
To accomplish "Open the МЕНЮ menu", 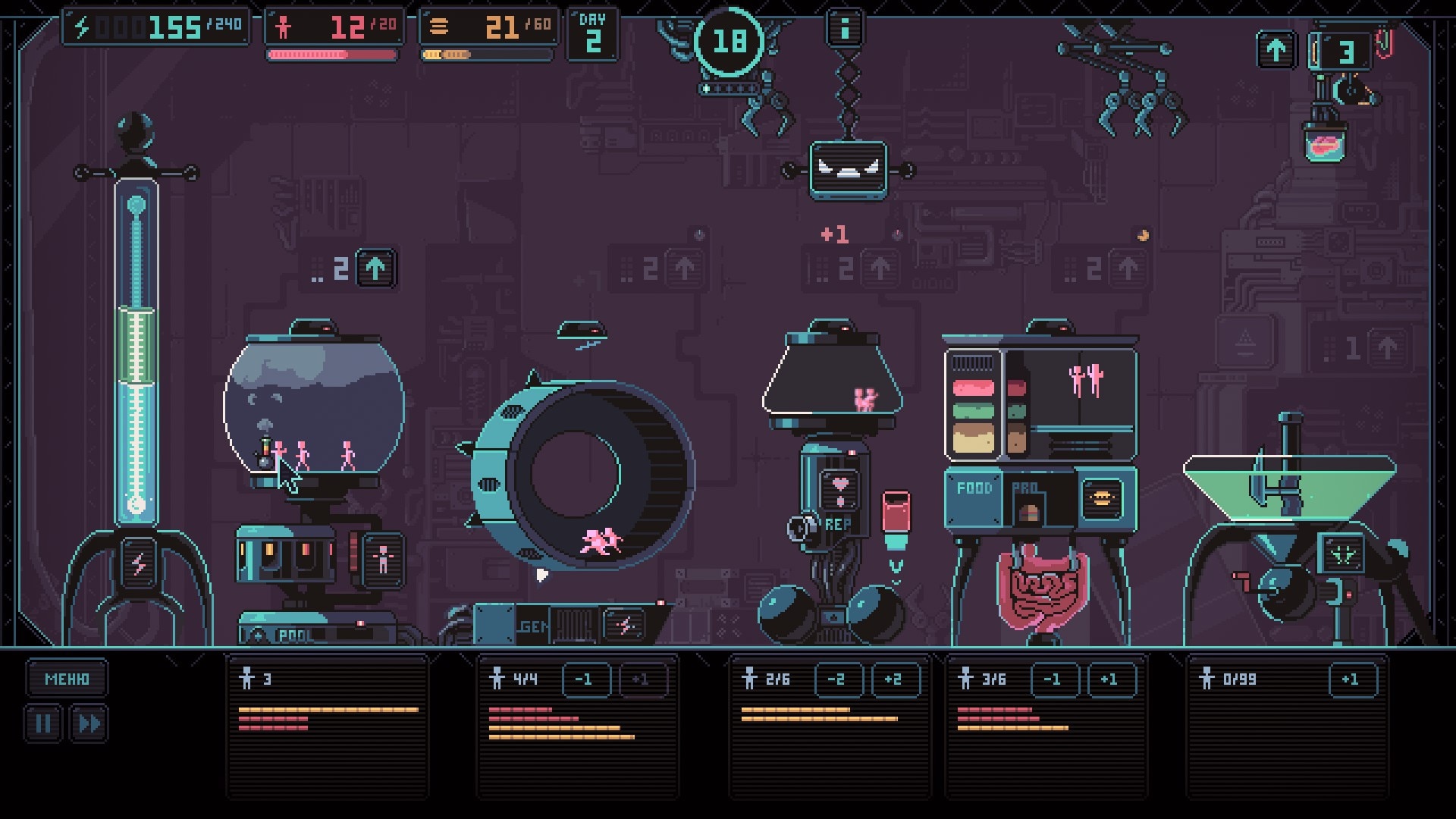I will [67, 679].
